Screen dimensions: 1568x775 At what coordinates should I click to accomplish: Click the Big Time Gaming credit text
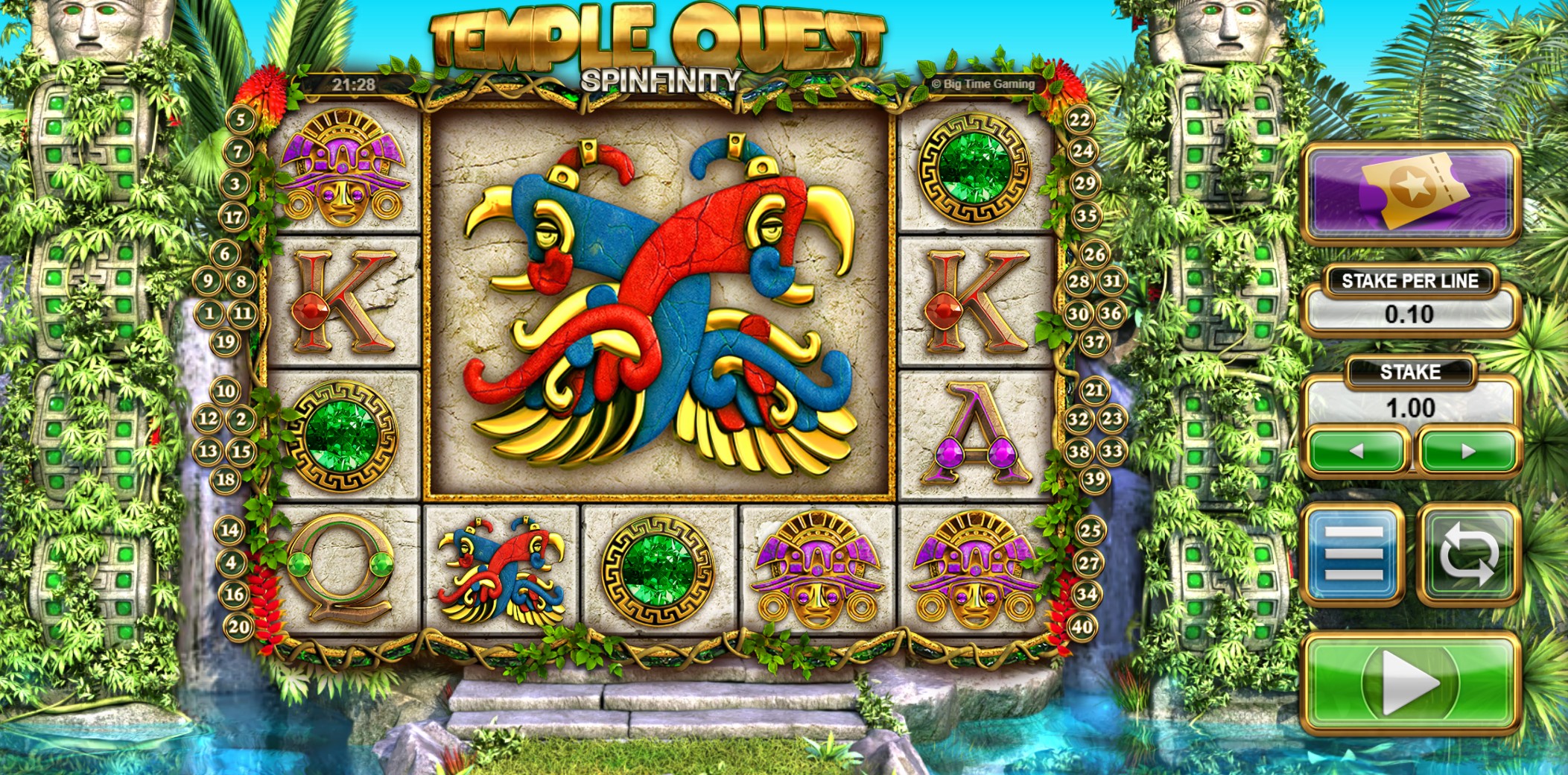[x=983, y=84]
